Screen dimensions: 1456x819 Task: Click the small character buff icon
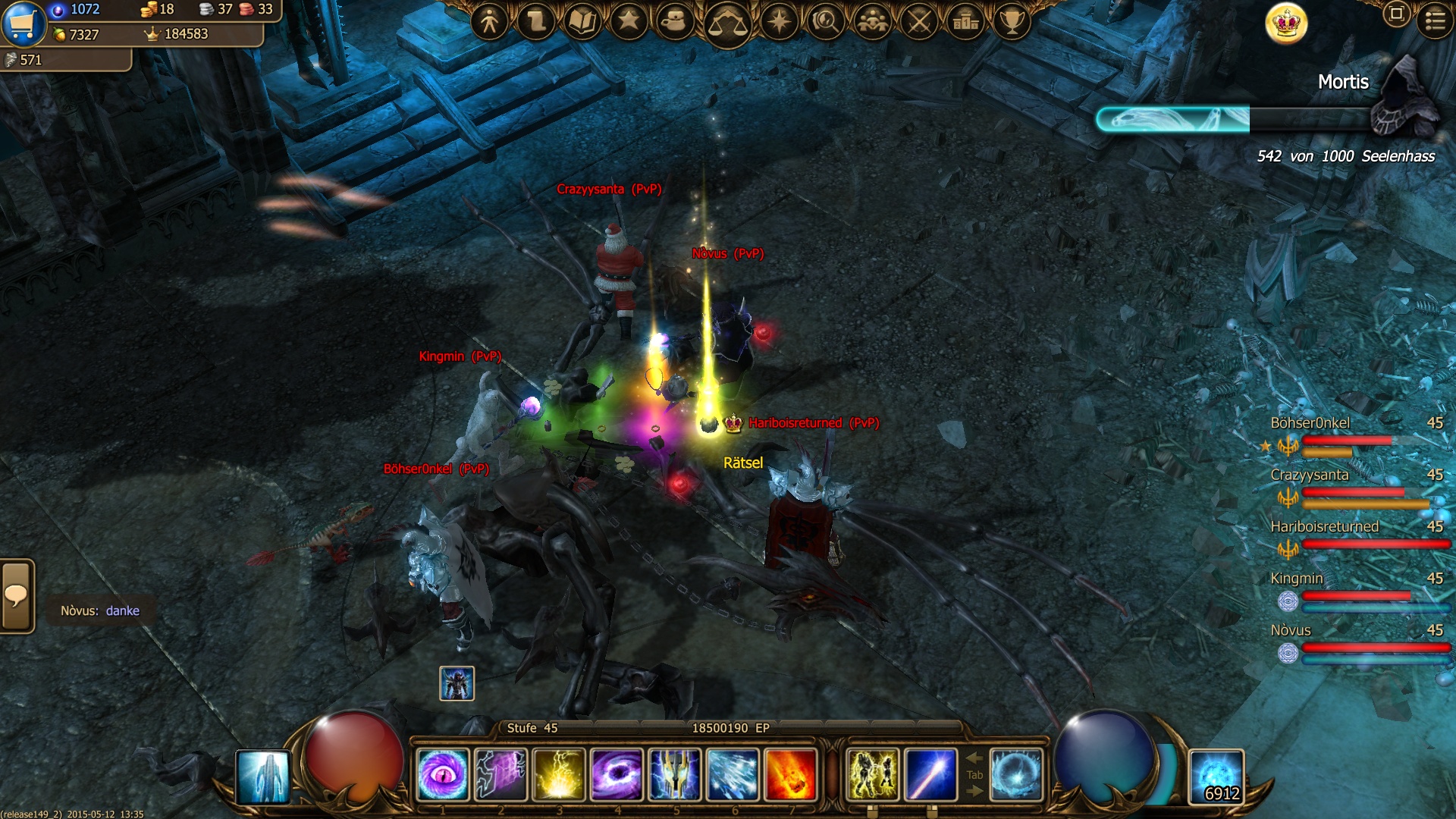(457, 683)
